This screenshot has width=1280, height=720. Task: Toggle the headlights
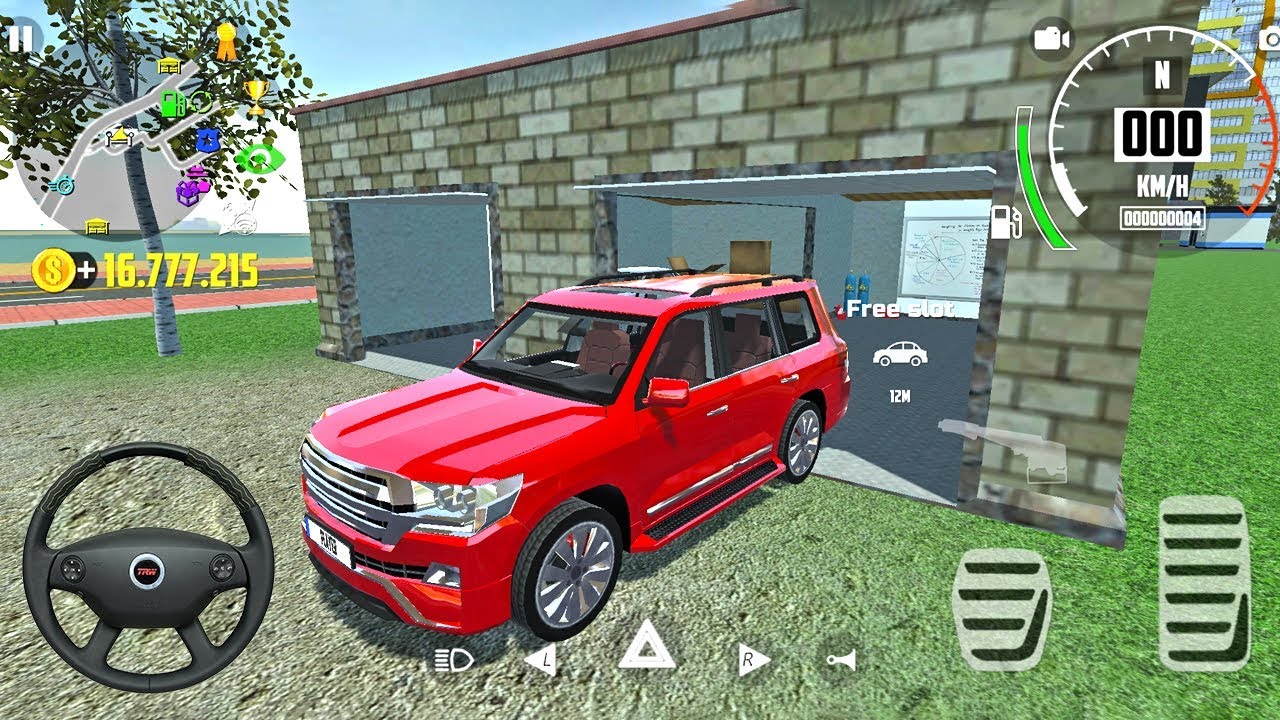(x=453, y=659)
